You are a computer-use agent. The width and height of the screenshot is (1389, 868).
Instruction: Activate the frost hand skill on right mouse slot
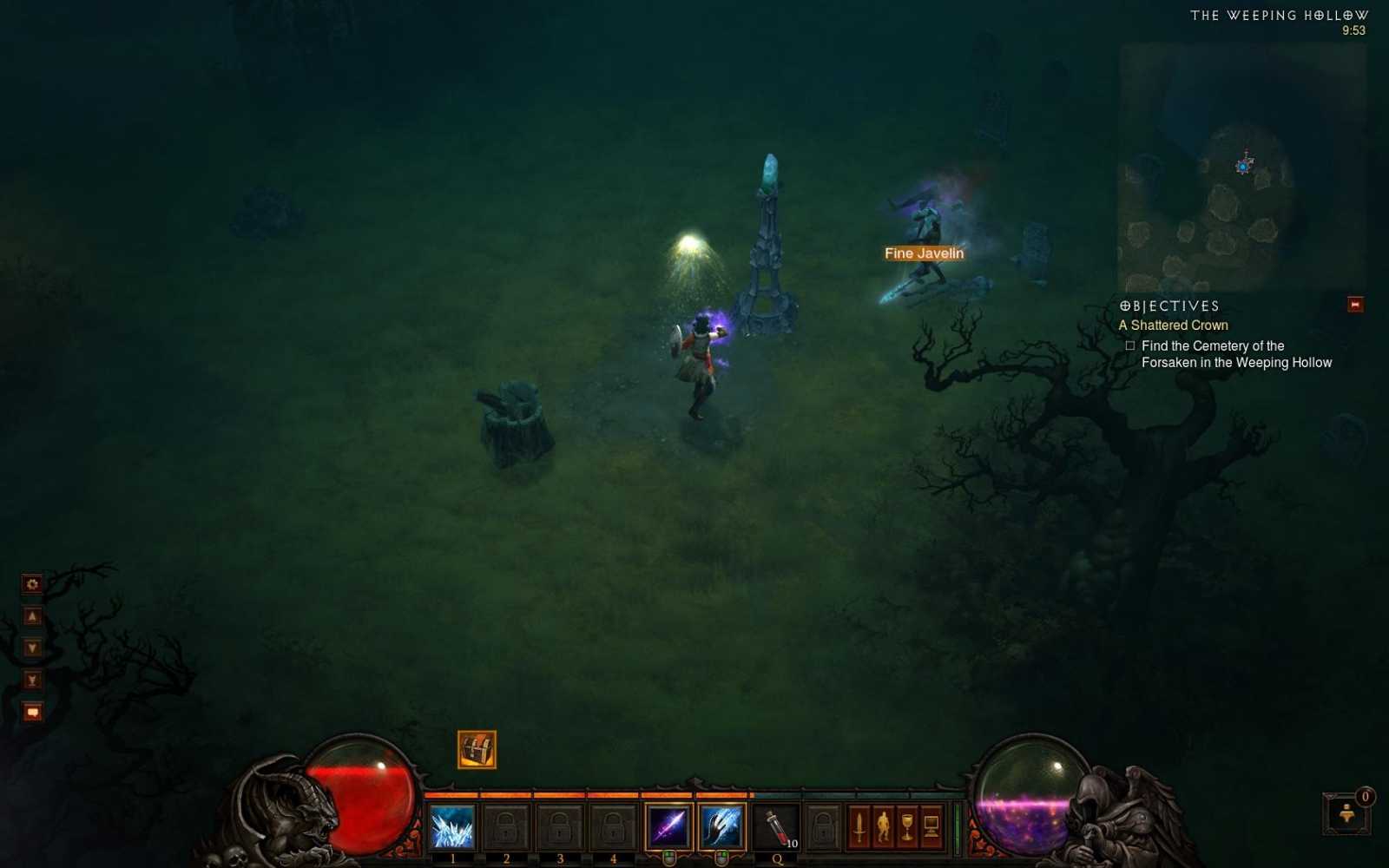click(719, 825)
